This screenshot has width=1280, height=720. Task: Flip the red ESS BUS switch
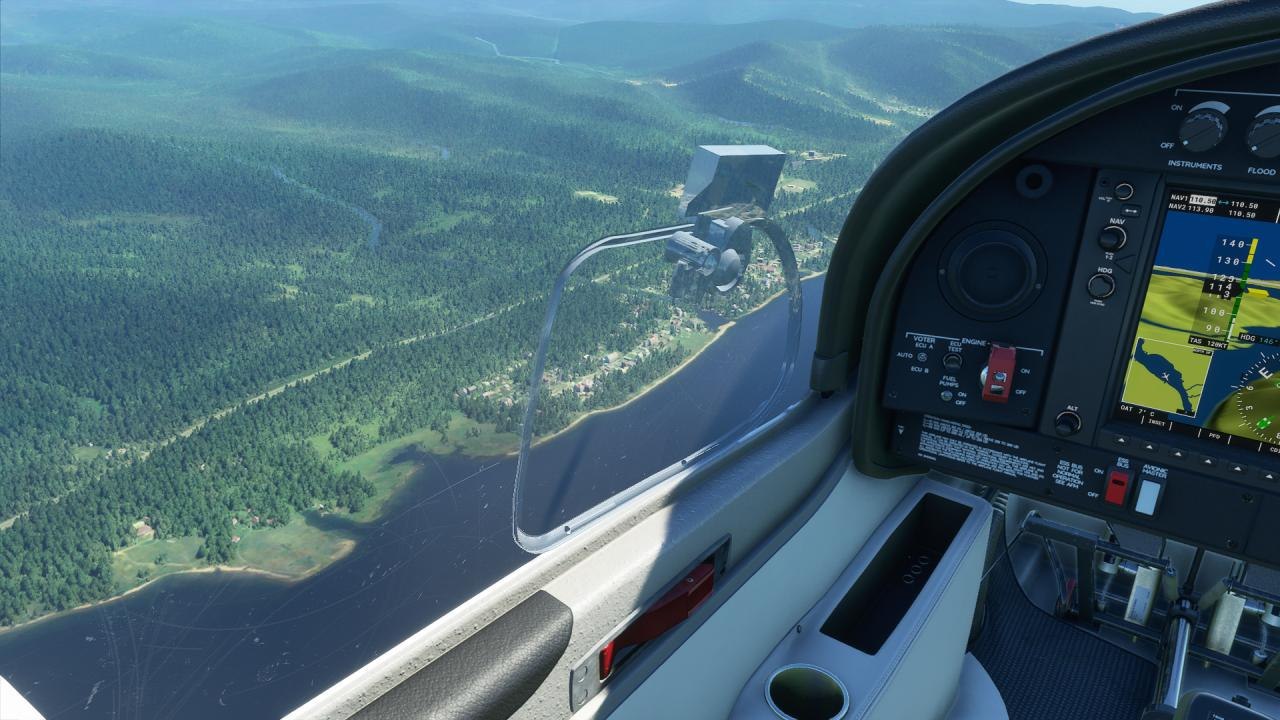pos(1116,486)
